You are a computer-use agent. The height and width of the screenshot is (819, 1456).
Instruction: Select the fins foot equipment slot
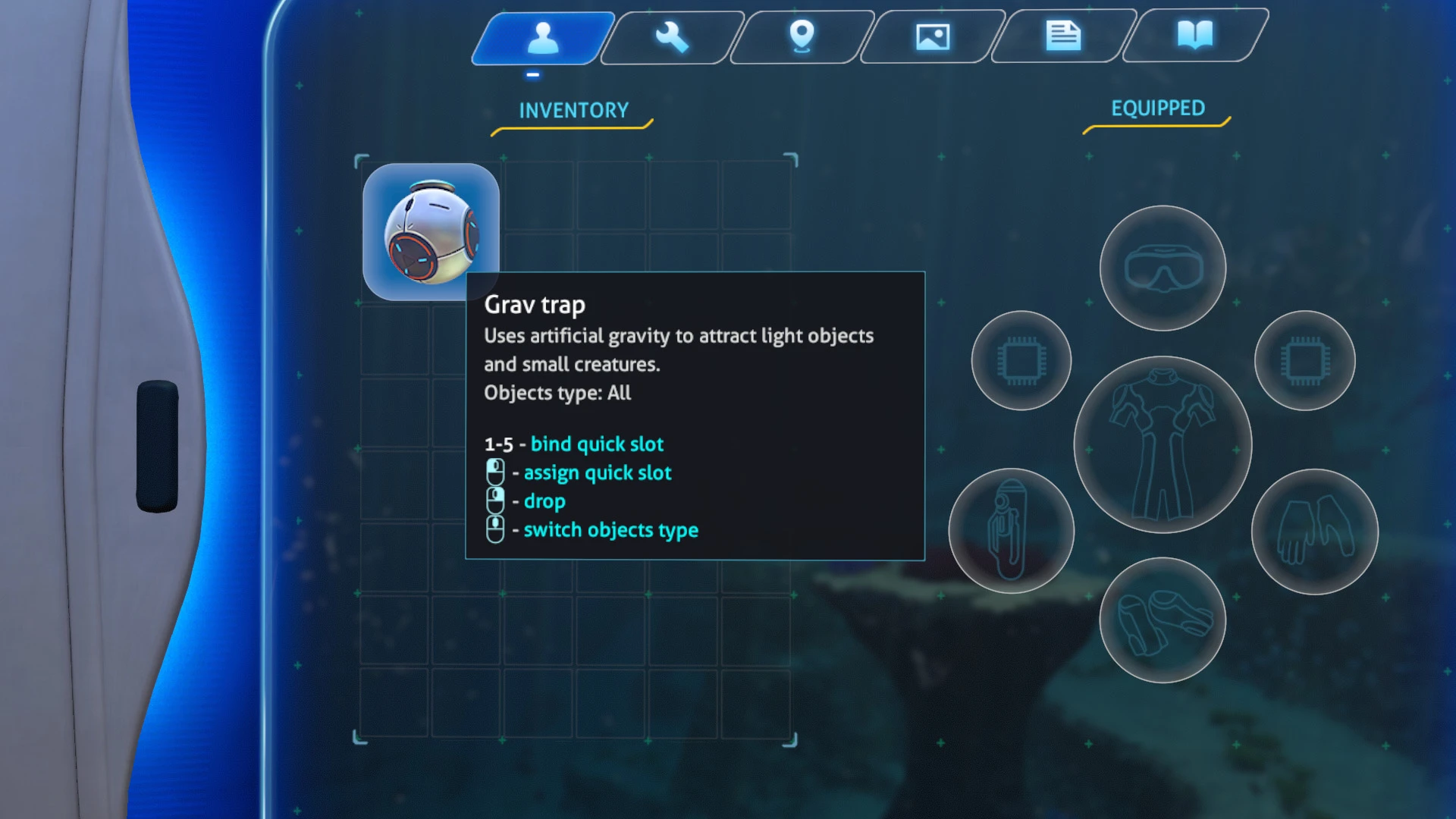point(1163,620)
